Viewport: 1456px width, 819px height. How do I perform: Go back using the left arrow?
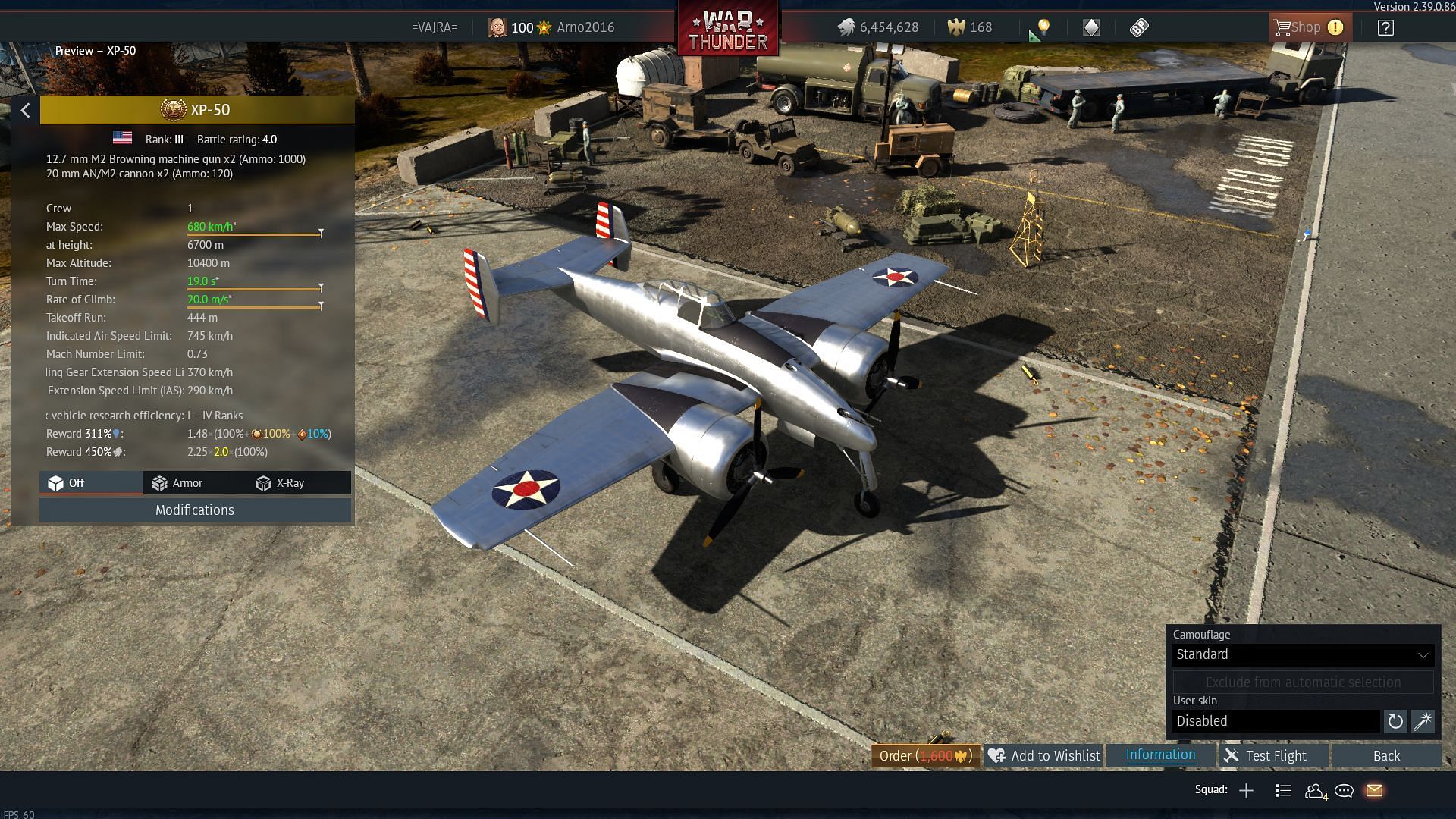(25, 111)
